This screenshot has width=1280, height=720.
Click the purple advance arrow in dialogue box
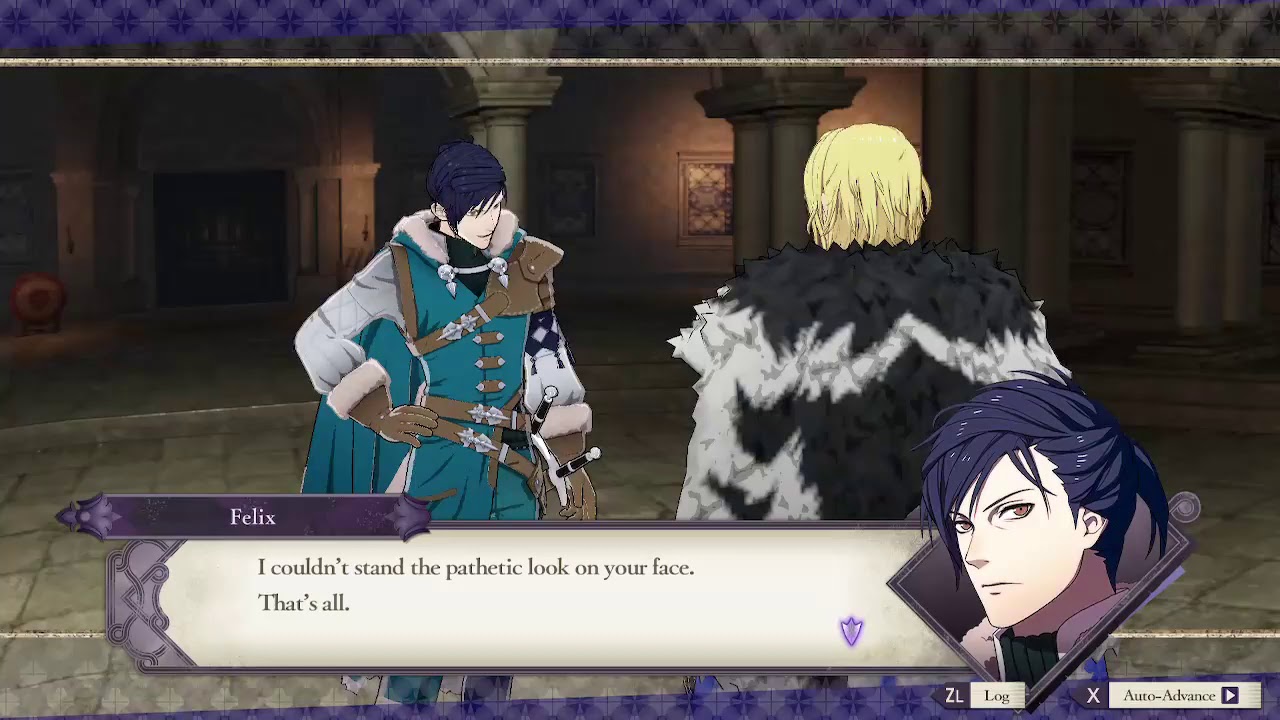[851, 629]
